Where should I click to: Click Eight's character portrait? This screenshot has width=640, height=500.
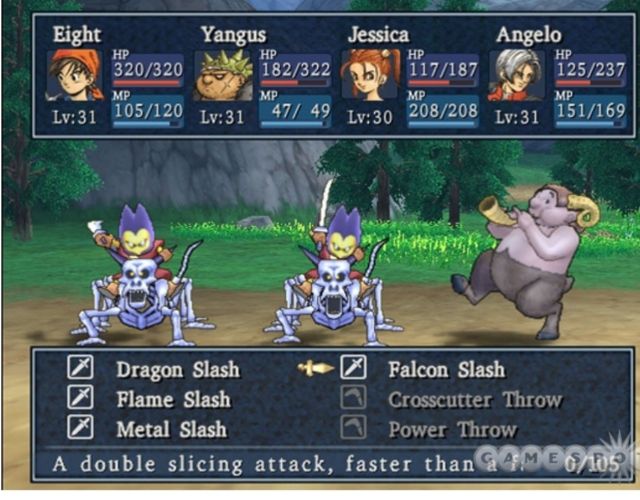pyautogui.click(x=75, y=75)
